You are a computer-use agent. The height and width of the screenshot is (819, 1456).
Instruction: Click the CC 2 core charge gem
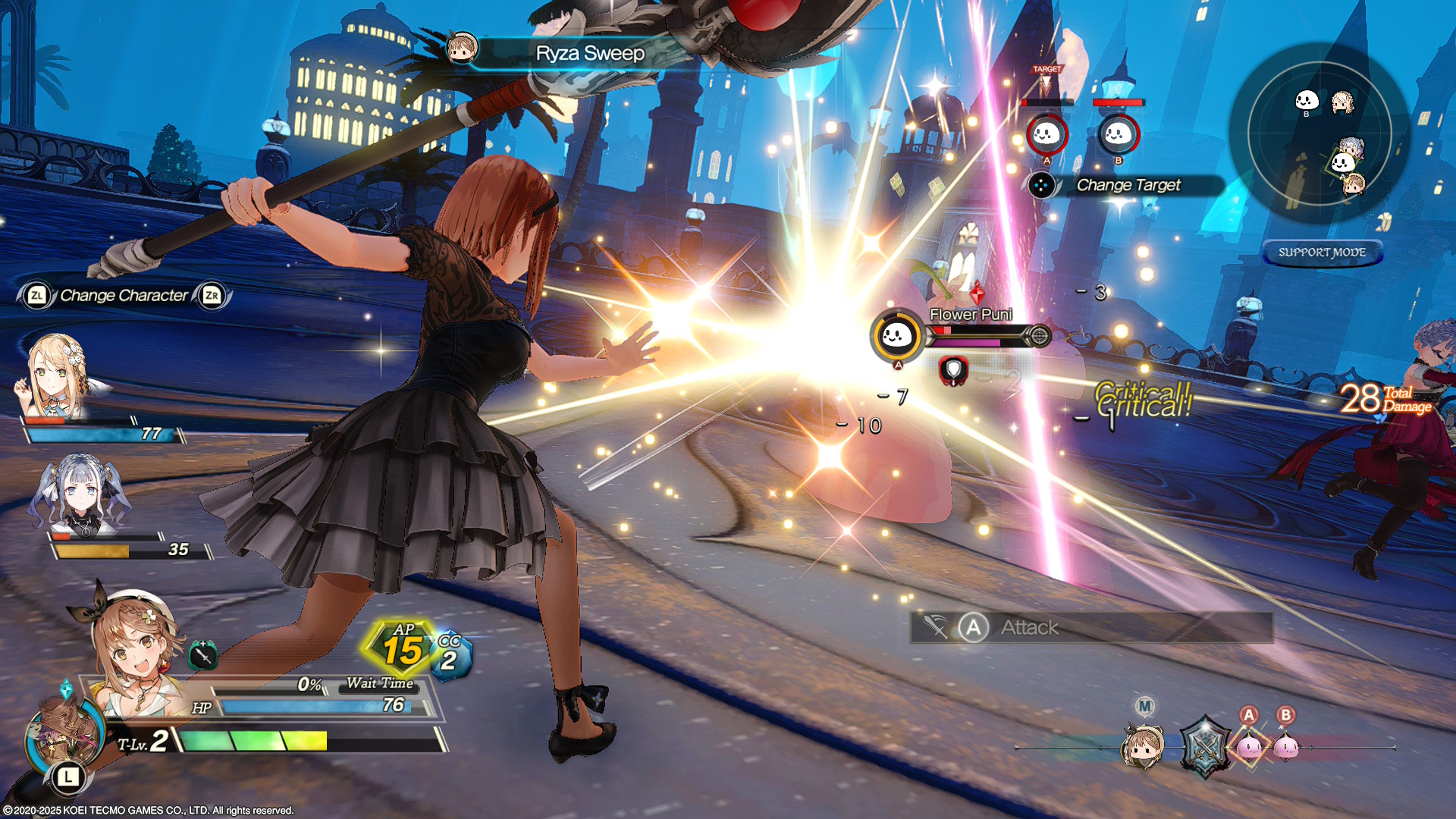tap(450, 656)
